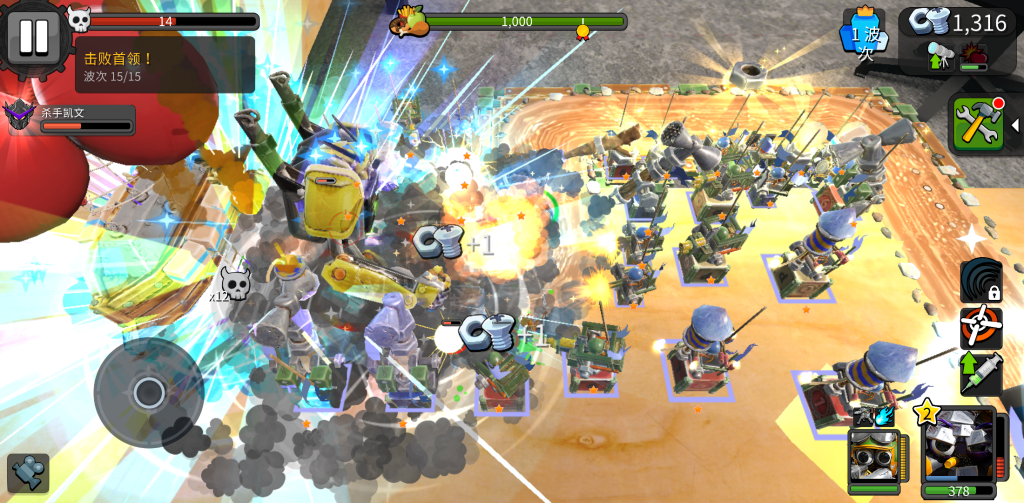The width and height of the screenshot is (1024, 503).
Task: Expand the build panel with the white arrow
Action: (1015, 126)
